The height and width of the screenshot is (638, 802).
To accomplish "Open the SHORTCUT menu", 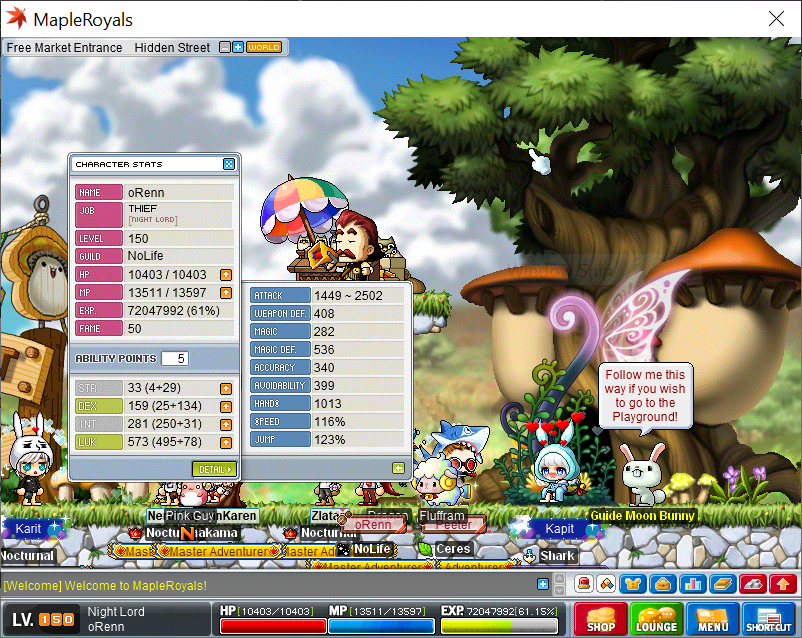I will (768, 619).
